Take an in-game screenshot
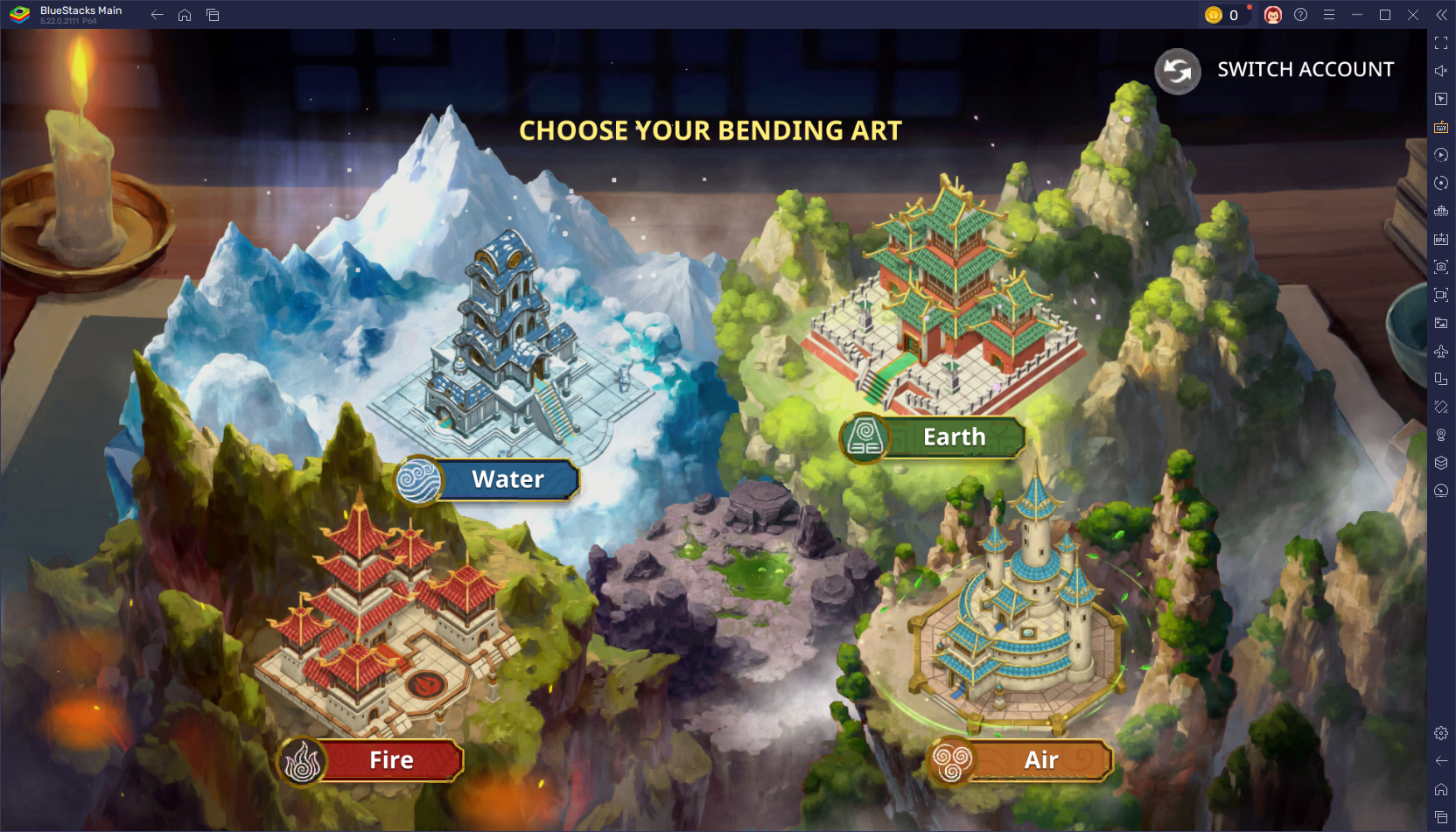The image size is (1456, 832). click(1441, 266)
